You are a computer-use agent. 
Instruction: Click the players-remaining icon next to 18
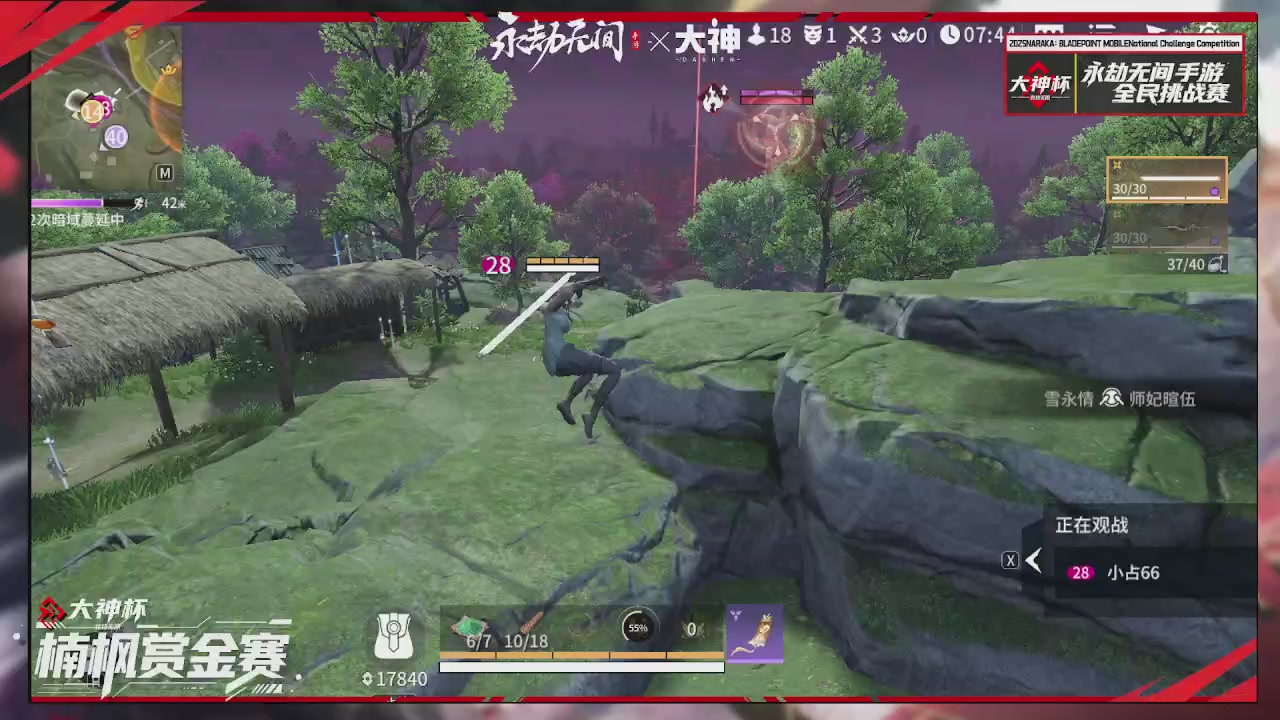755,37
